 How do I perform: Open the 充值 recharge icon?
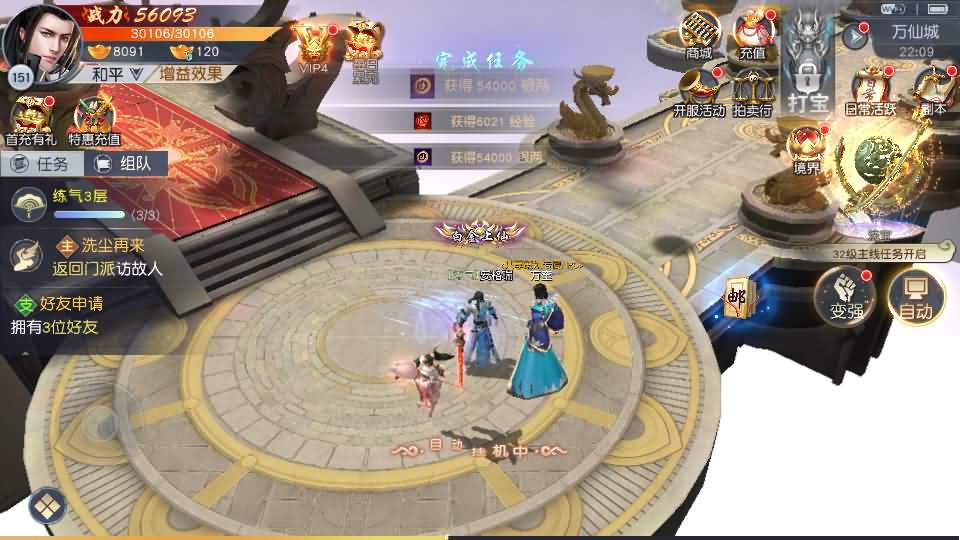pos(753,34)
